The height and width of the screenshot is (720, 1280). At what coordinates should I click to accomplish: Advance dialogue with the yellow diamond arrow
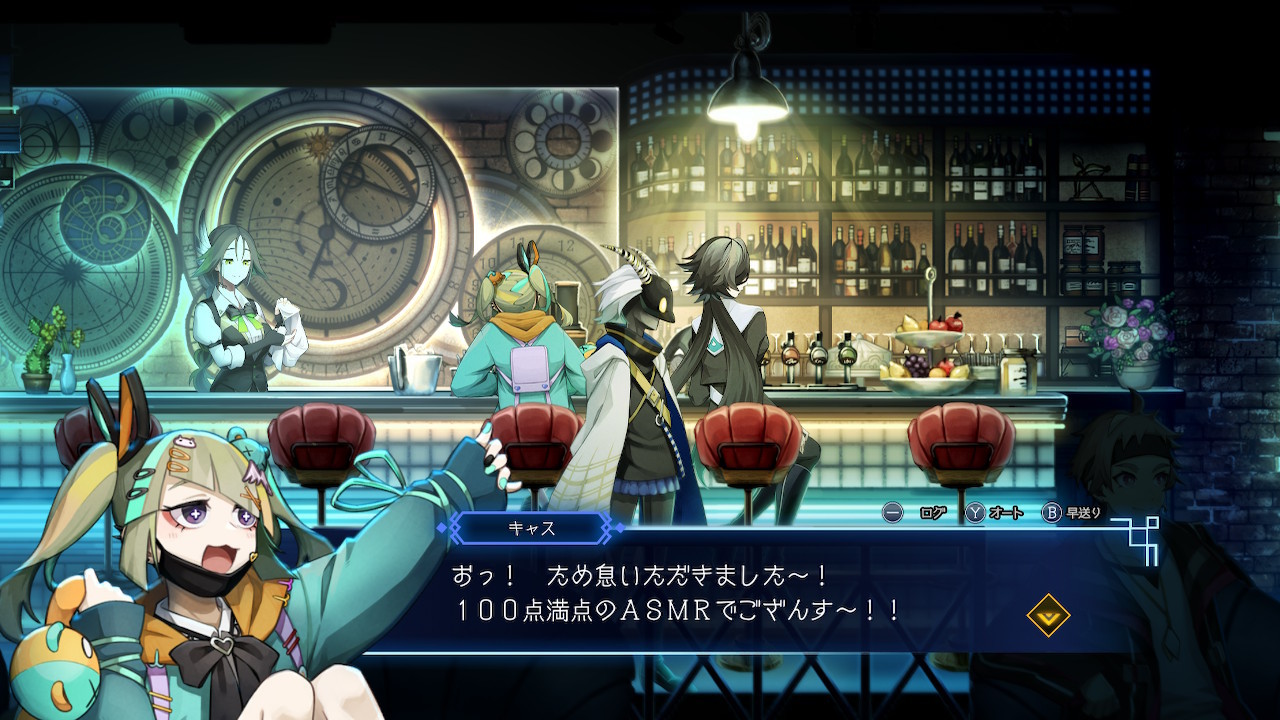click(x=1048, y=615)
